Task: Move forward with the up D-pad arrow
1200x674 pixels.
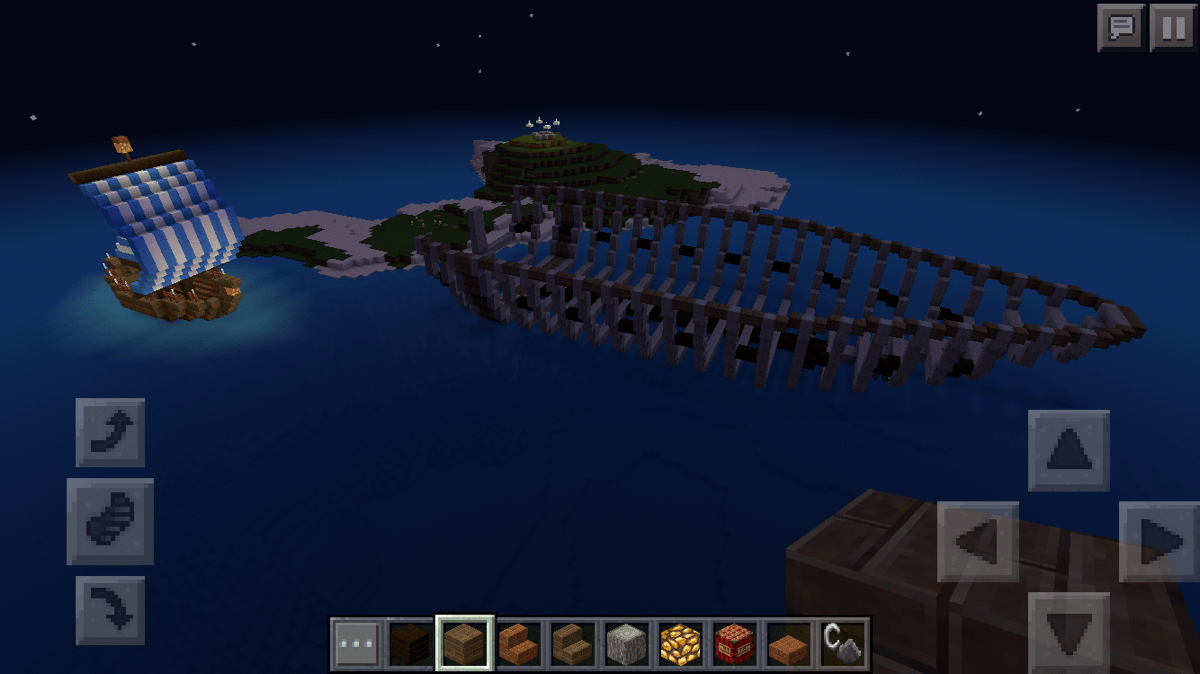Action: coord(1068,450)
